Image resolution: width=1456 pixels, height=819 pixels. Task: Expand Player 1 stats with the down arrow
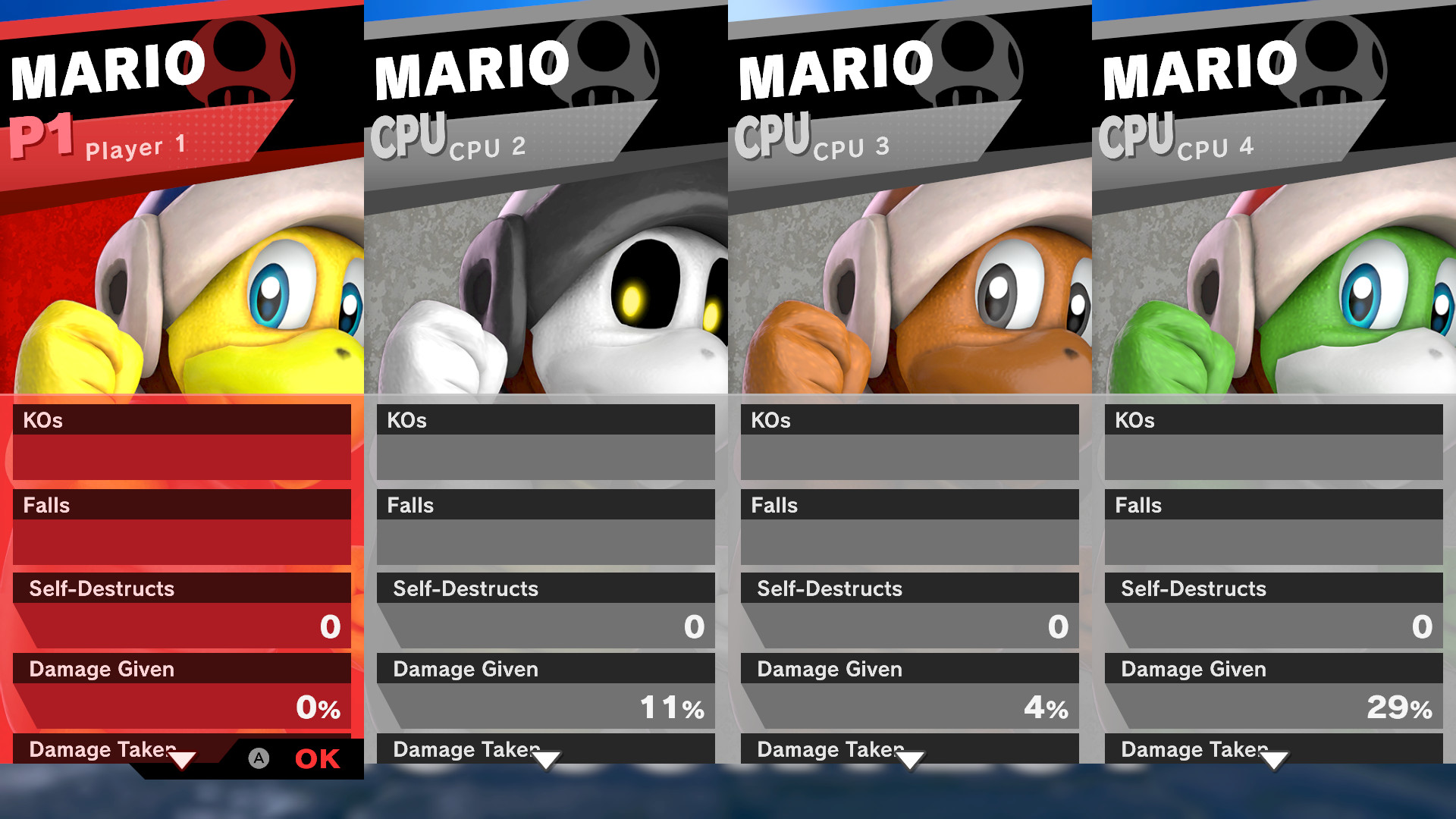[x=182, y=758]
